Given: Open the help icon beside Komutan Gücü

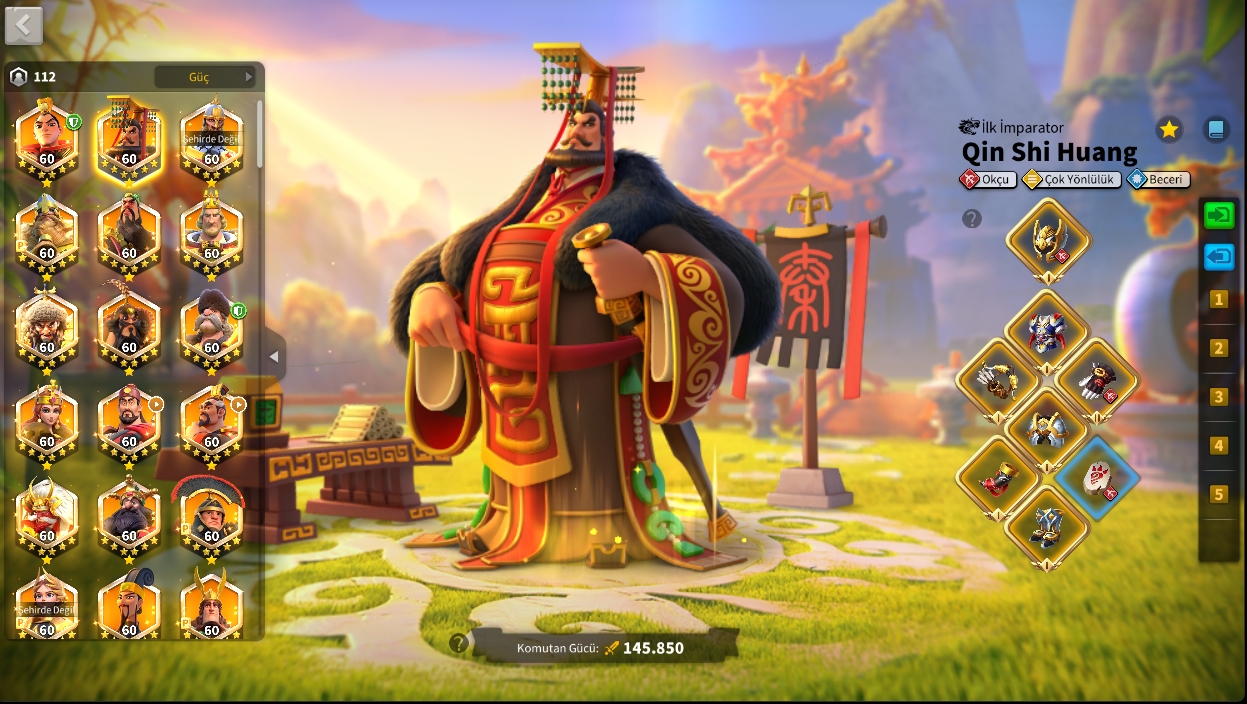Looking at the screenshot, I should point(459,644).
